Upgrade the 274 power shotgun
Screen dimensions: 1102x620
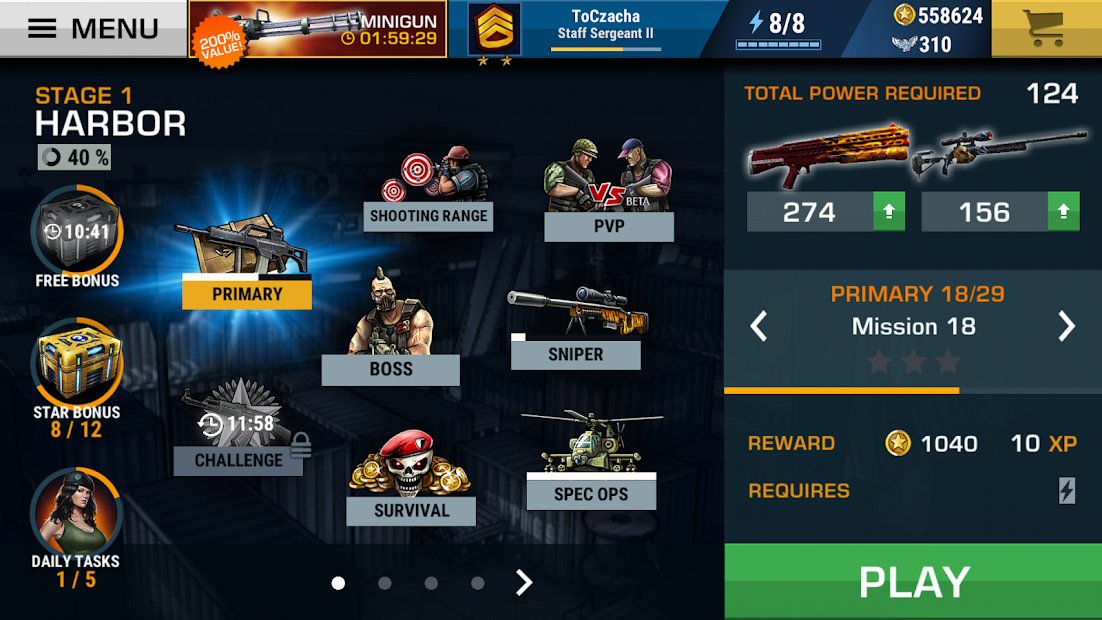(x=889, y=212)
